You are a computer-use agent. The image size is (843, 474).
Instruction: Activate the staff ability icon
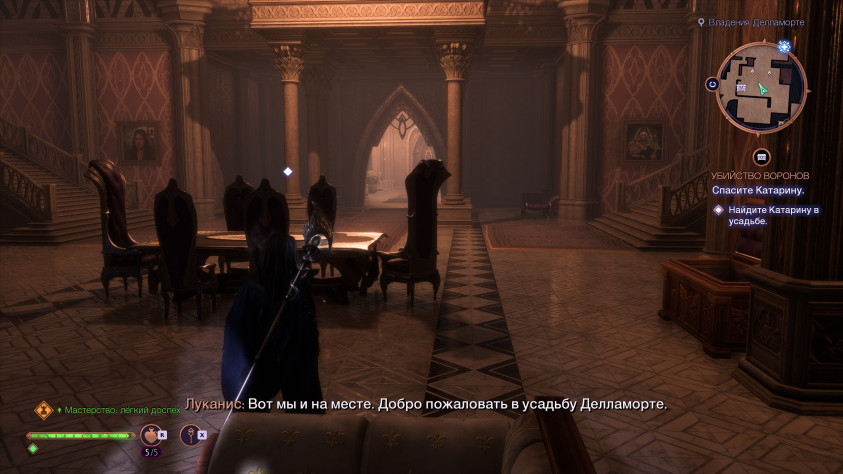tap(188, 434)
